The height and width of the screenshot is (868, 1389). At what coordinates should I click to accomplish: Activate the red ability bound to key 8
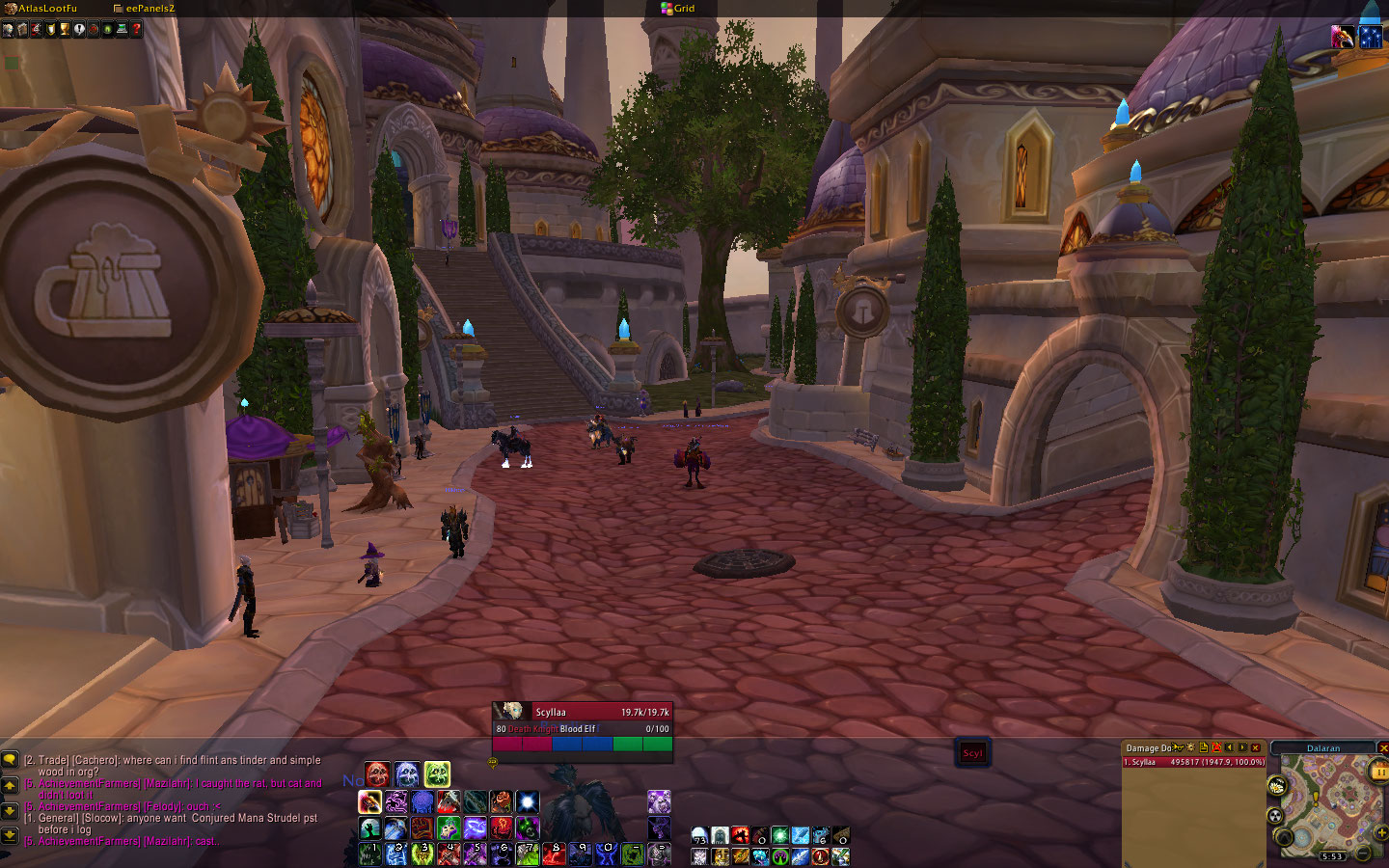click(x=553, y=854)
